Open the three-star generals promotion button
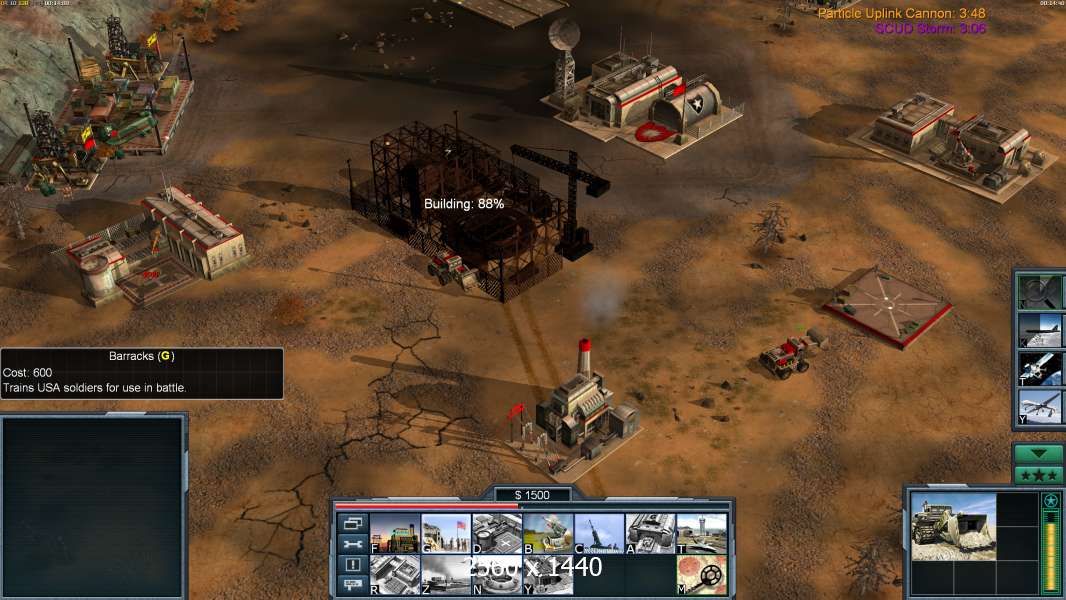 click(1038, 475)
